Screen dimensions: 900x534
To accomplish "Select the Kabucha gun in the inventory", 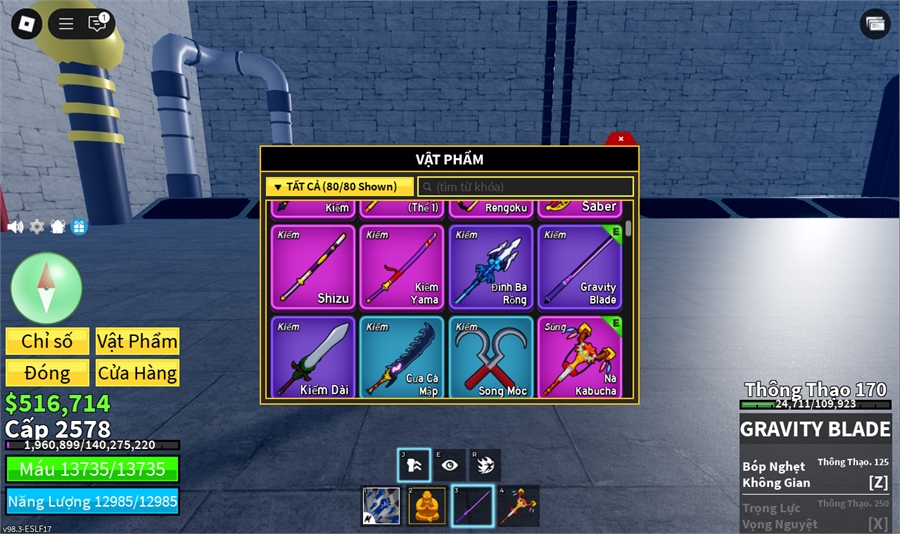I will click(579, 357).
